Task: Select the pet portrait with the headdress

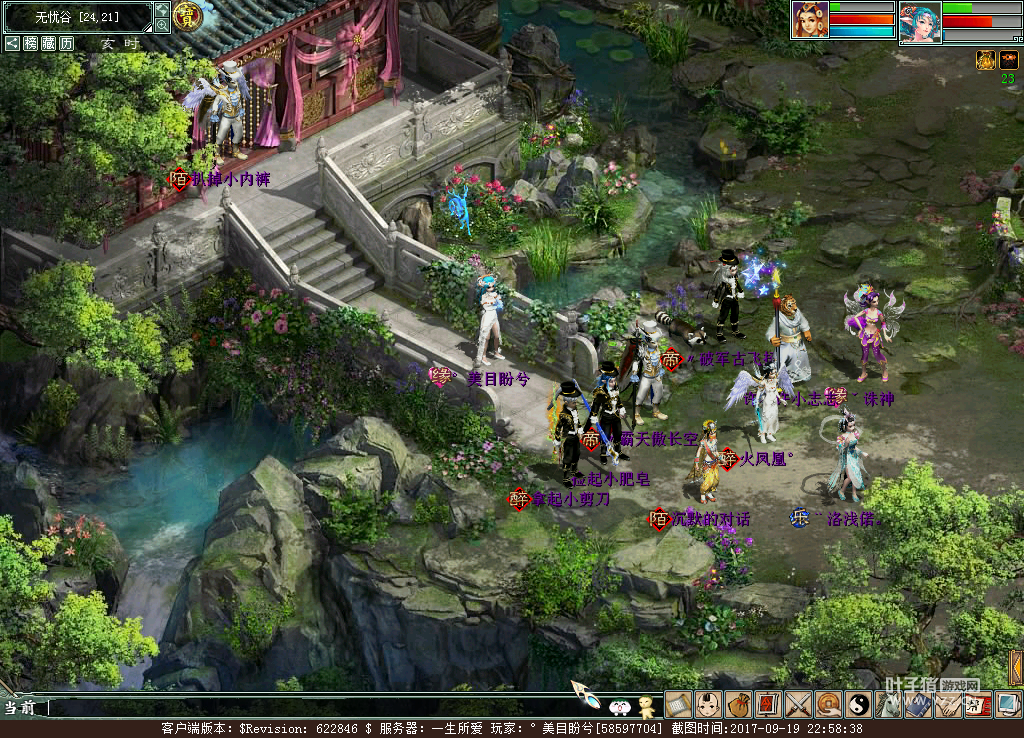Action: pos(809,20)
